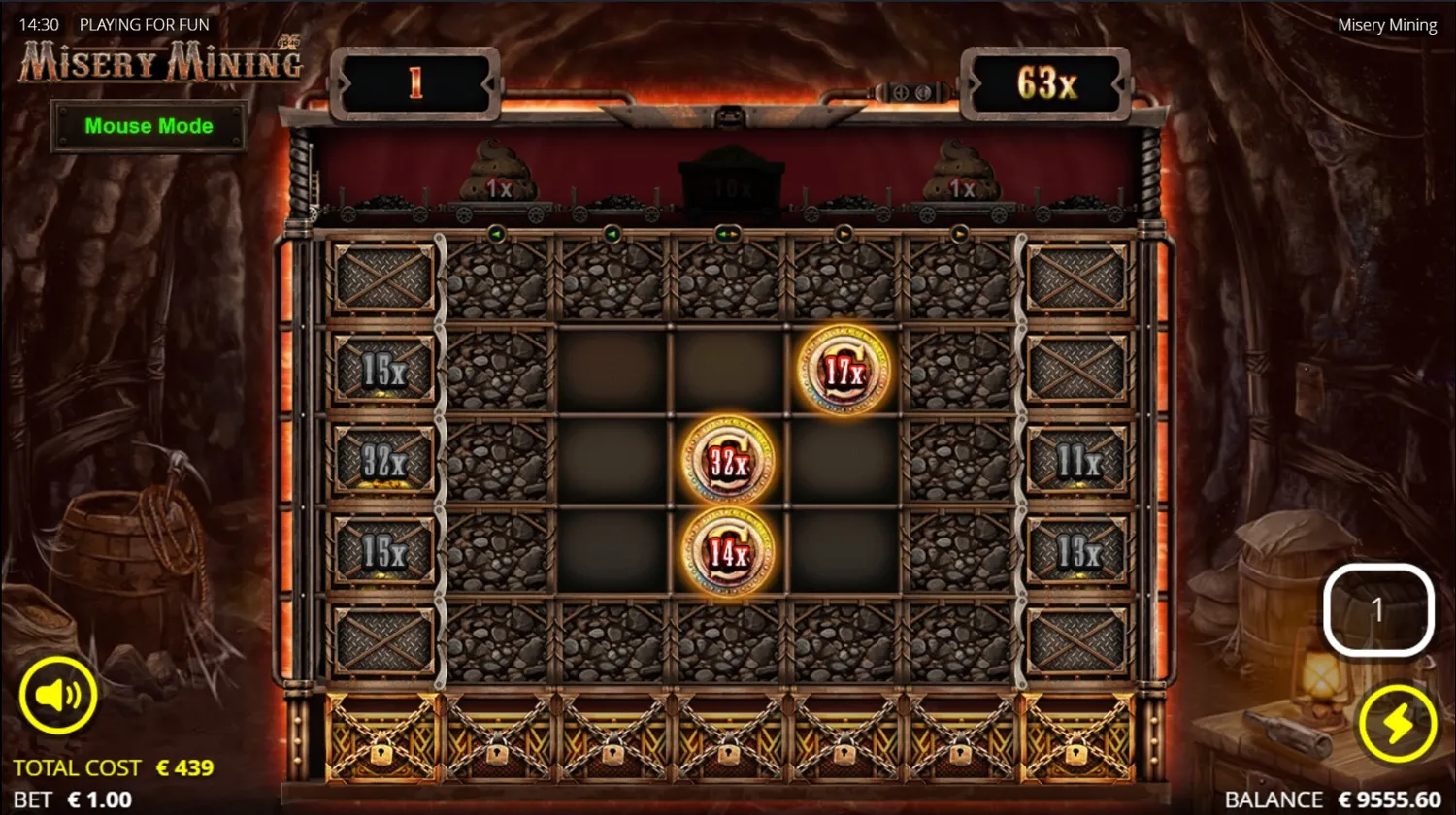Click the valve gauge icons beside the 63x panel
The width and height of the screenshot is (1456, 815).
(910, 94)
